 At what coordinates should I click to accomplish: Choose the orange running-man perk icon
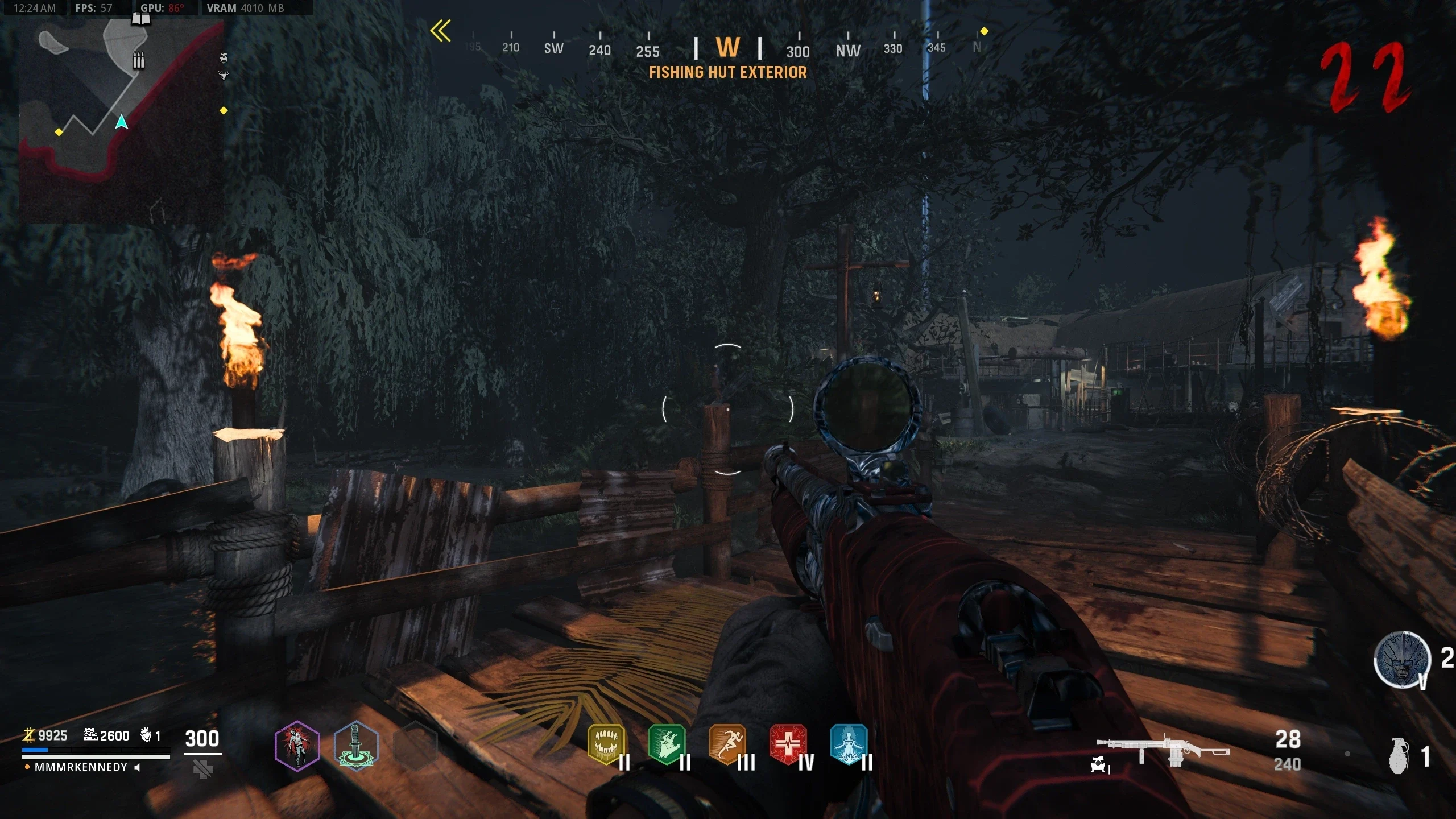[x=727, y=744]
